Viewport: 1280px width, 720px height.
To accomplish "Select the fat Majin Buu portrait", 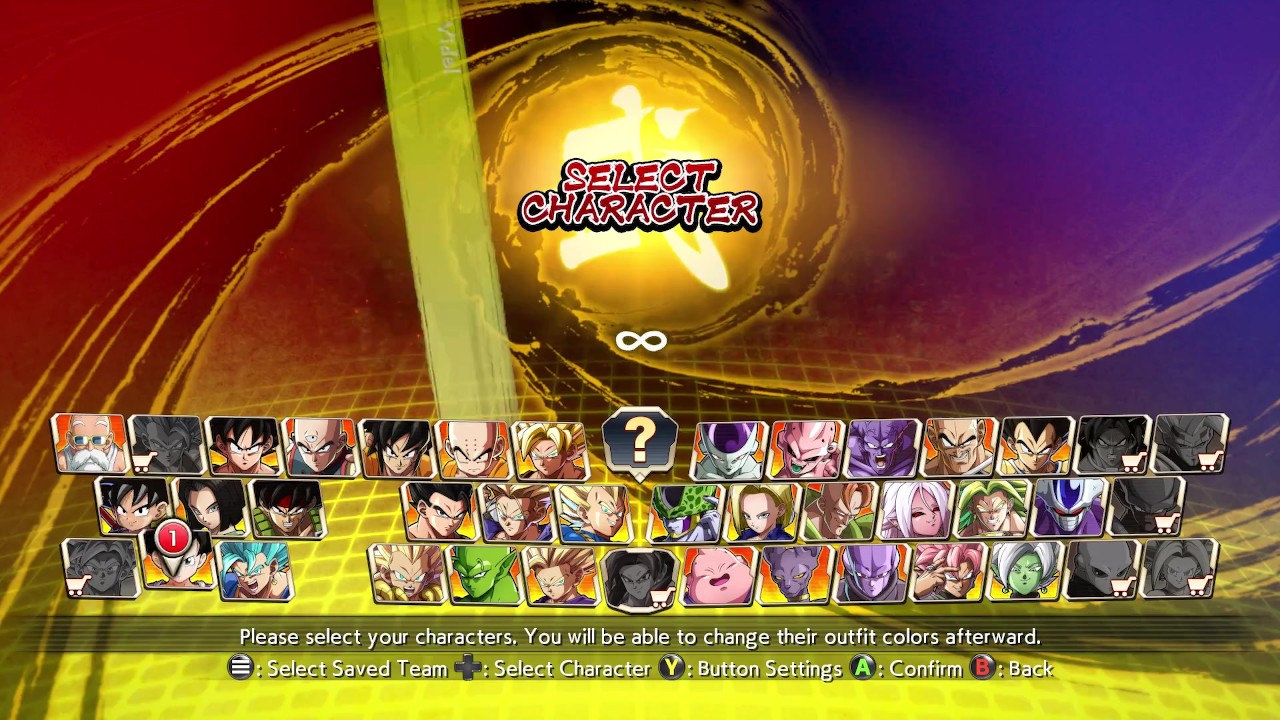I will click(x=718, y=576).
